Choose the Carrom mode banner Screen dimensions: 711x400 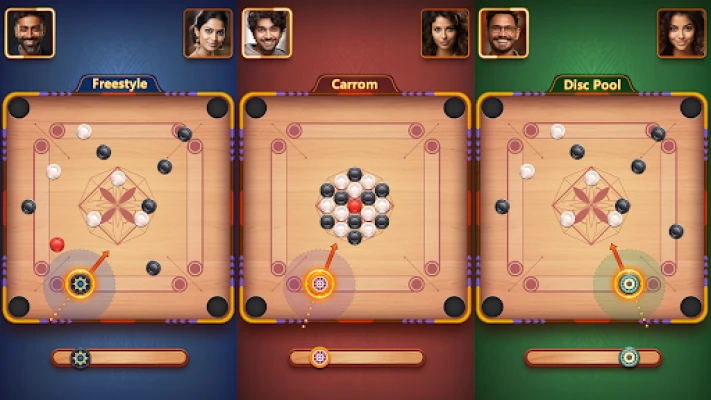[x=355, y=84]
